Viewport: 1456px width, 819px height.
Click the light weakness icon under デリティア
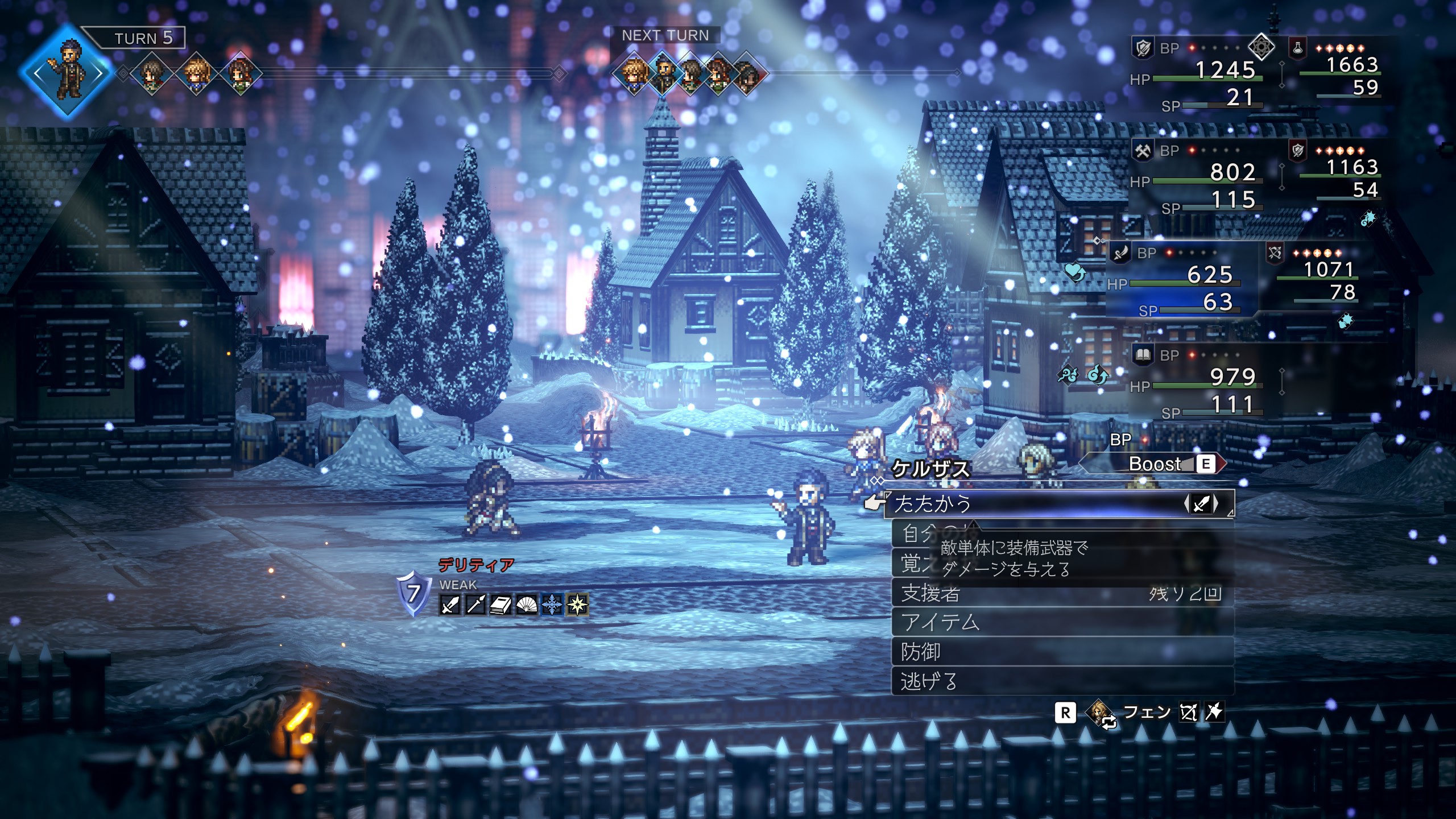[577, 605]
